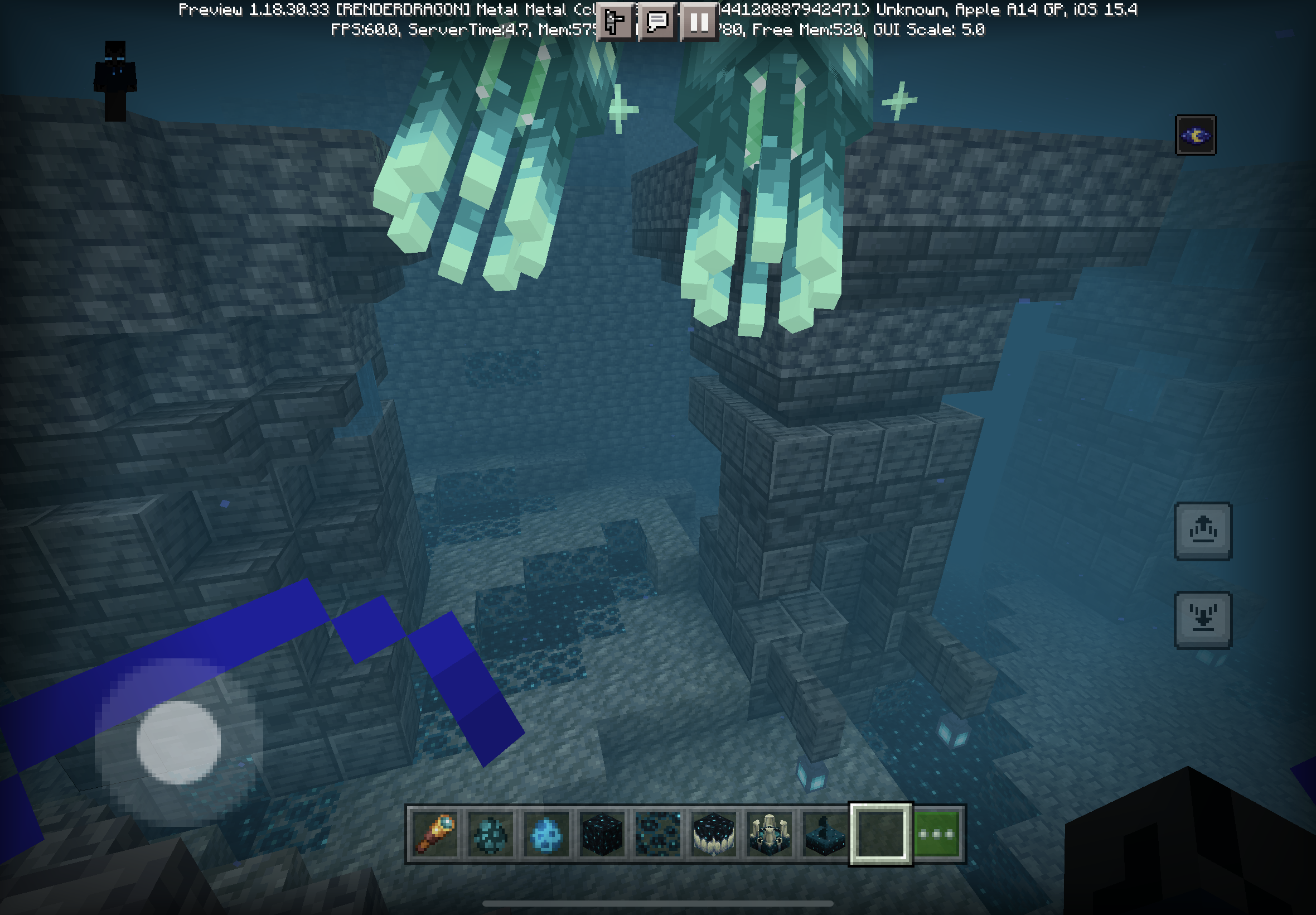Select the spyglass hotbar slot
The height and width of the screenshot is (915, 1316).
point(435,834)
